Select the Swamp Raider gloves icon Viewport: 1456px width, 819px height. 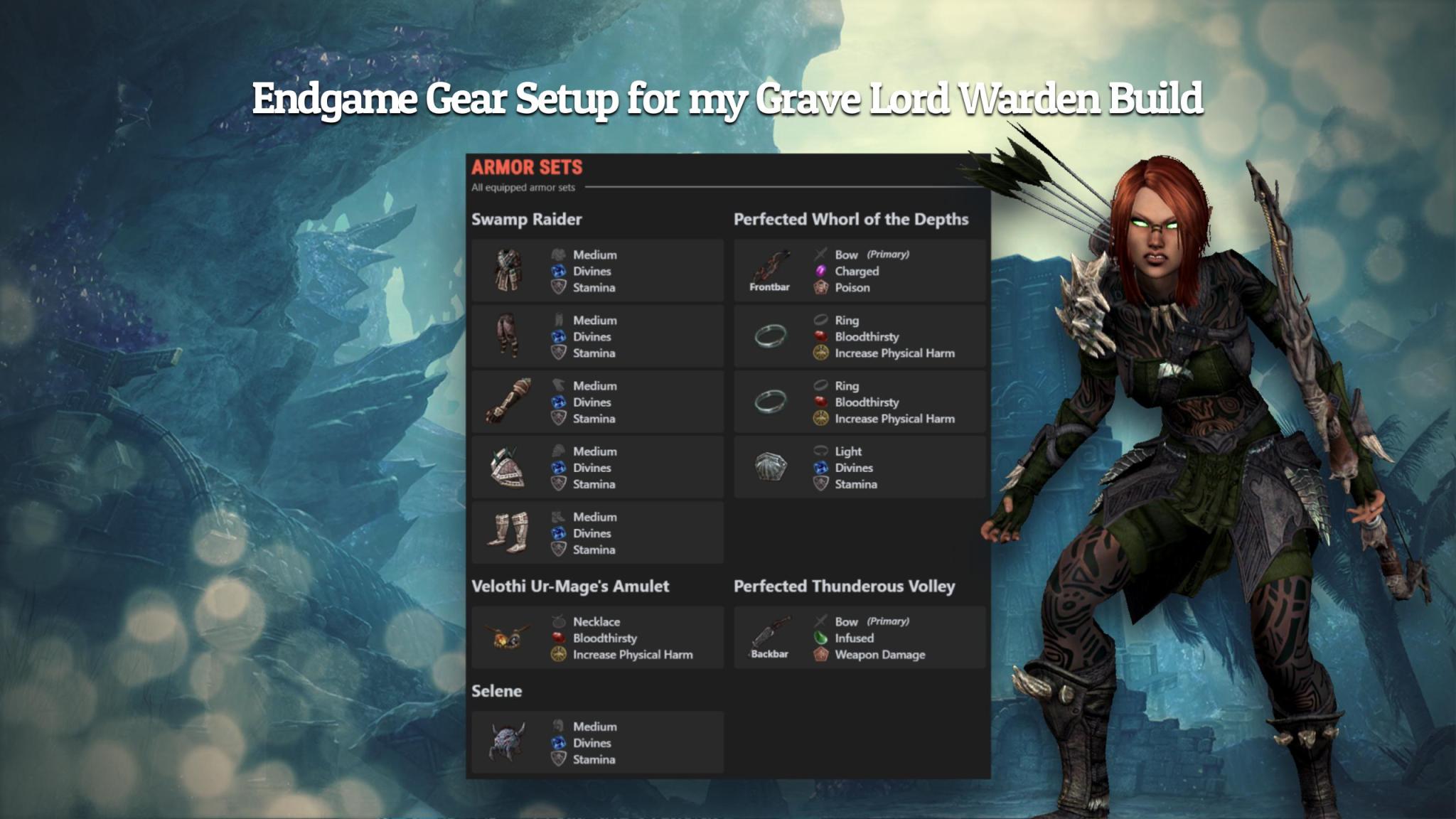pyautogui.click(x=510, y=402)
